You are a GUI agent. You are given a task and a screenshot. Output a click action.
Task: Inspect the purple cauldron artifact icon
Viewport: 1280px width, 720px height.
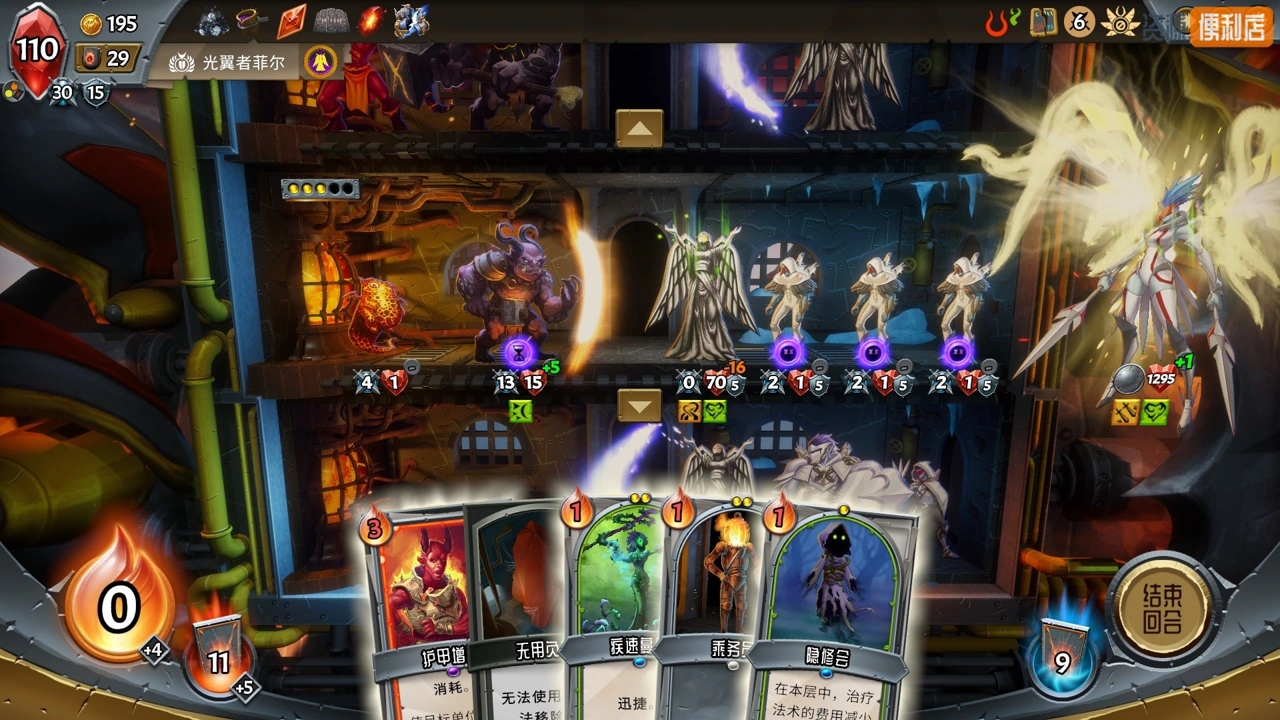pos(250,20)
